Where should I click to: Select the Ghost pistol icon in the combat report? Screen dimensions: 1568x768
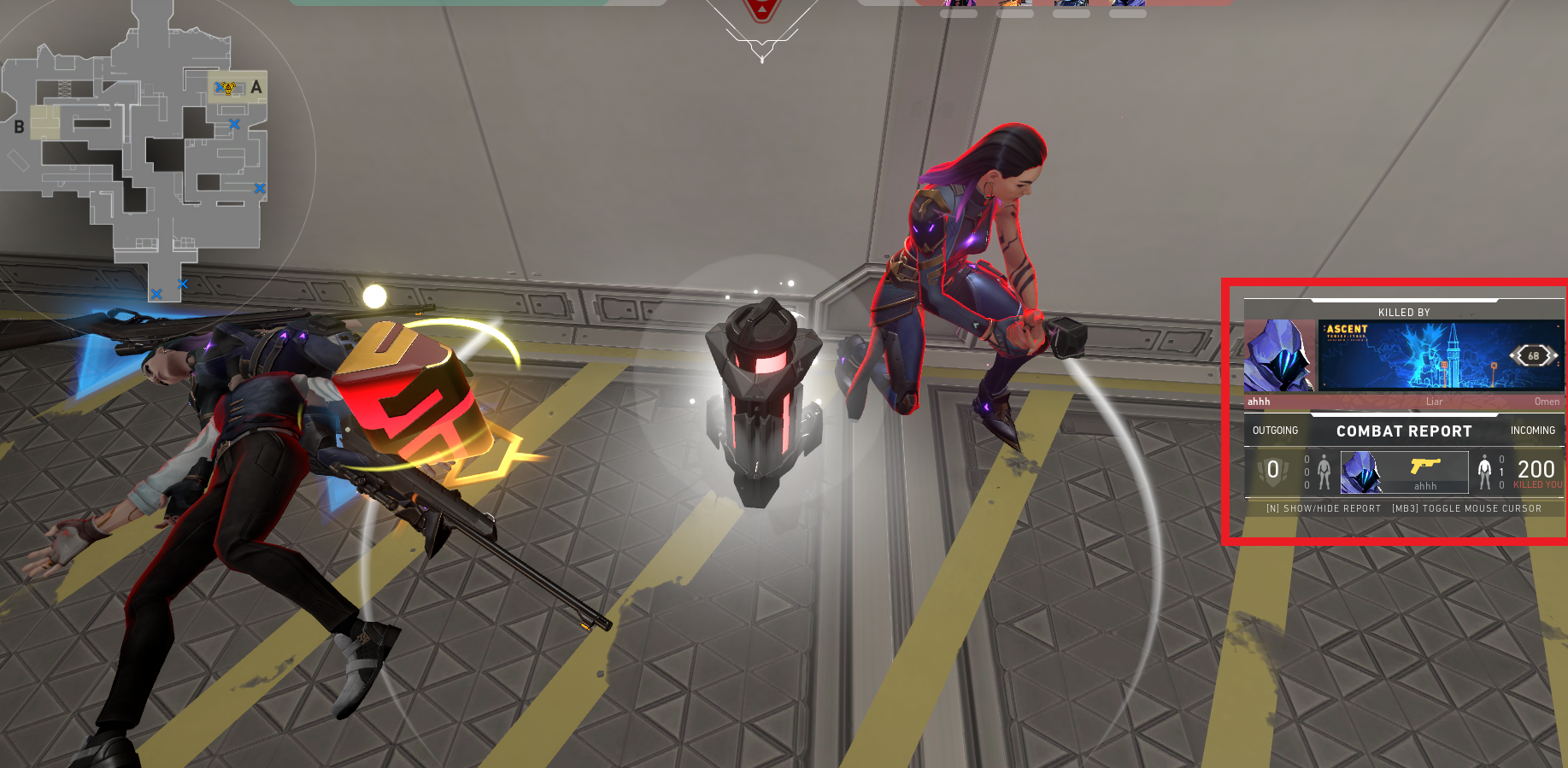[x=1426, y=466]
